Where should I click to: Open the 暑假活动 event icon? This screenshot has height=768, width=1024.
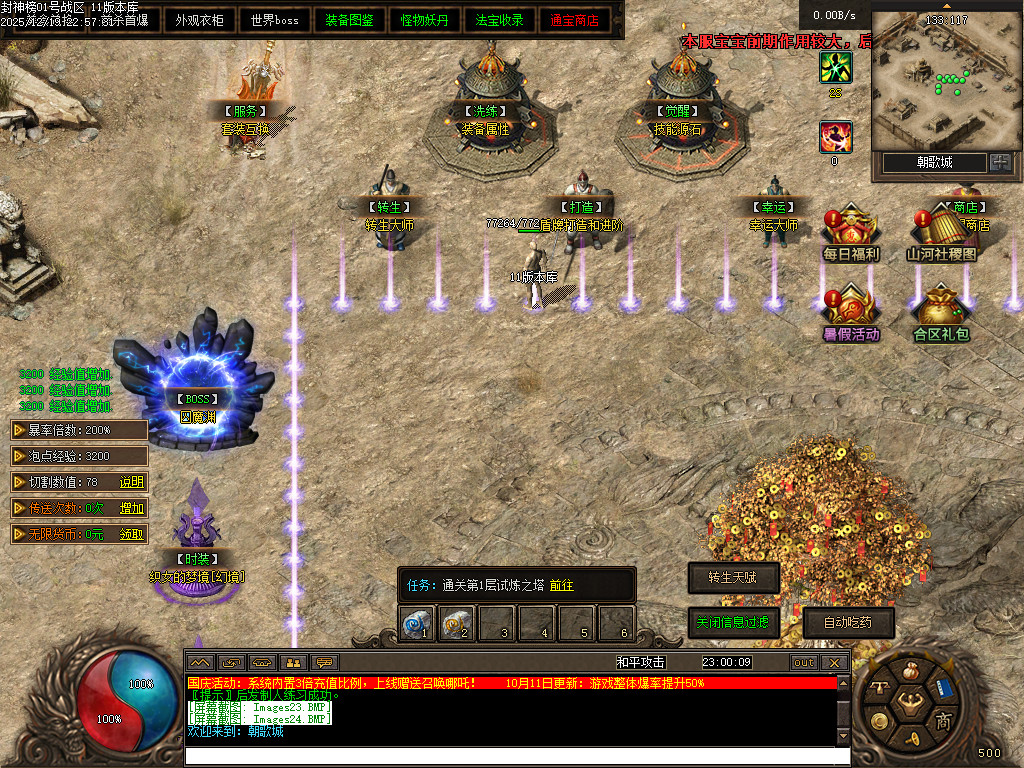[x=851, y=311]
